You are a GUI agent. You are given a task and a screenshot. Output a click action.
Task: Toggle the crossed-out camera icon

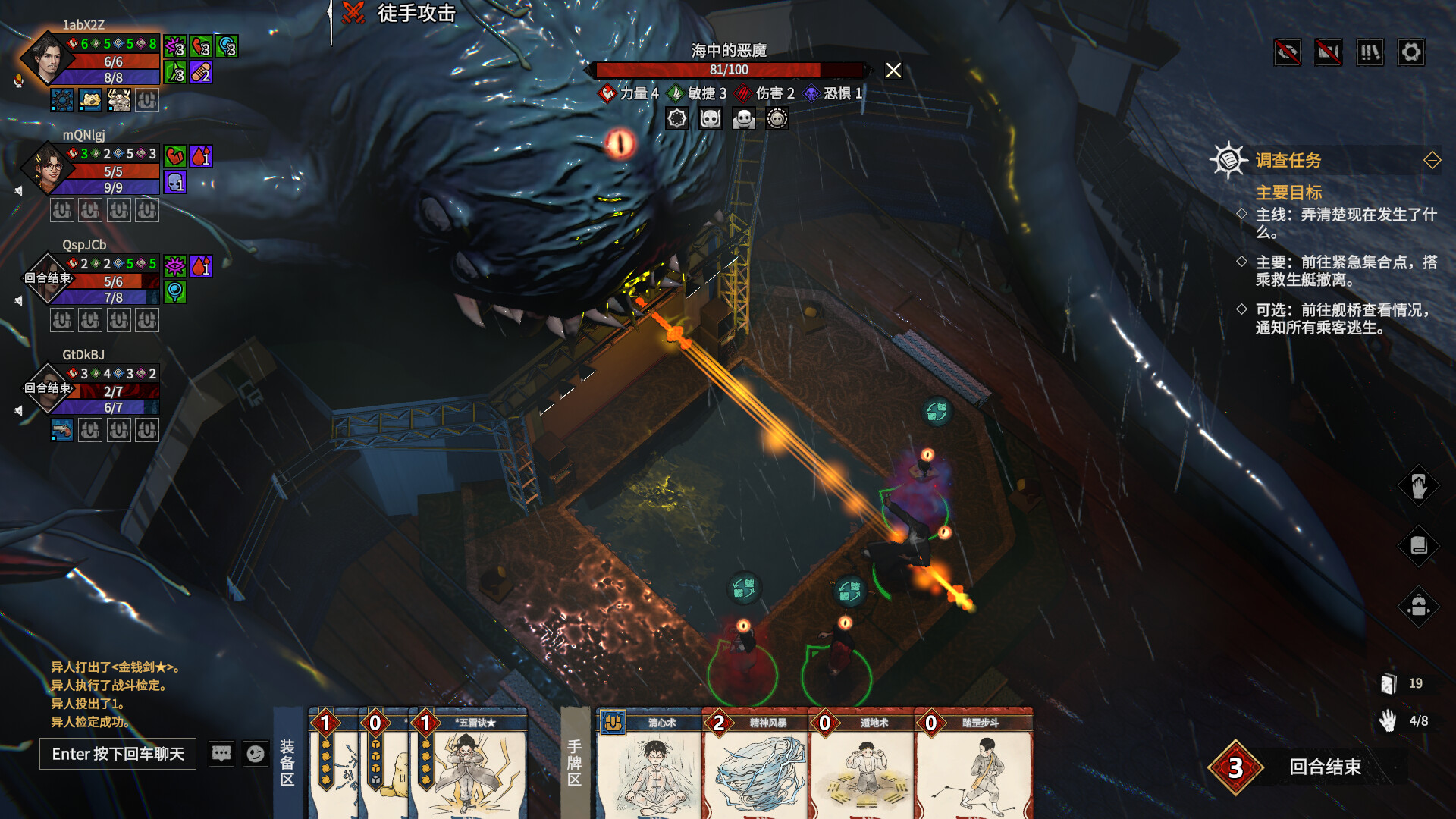point(1329,52)
